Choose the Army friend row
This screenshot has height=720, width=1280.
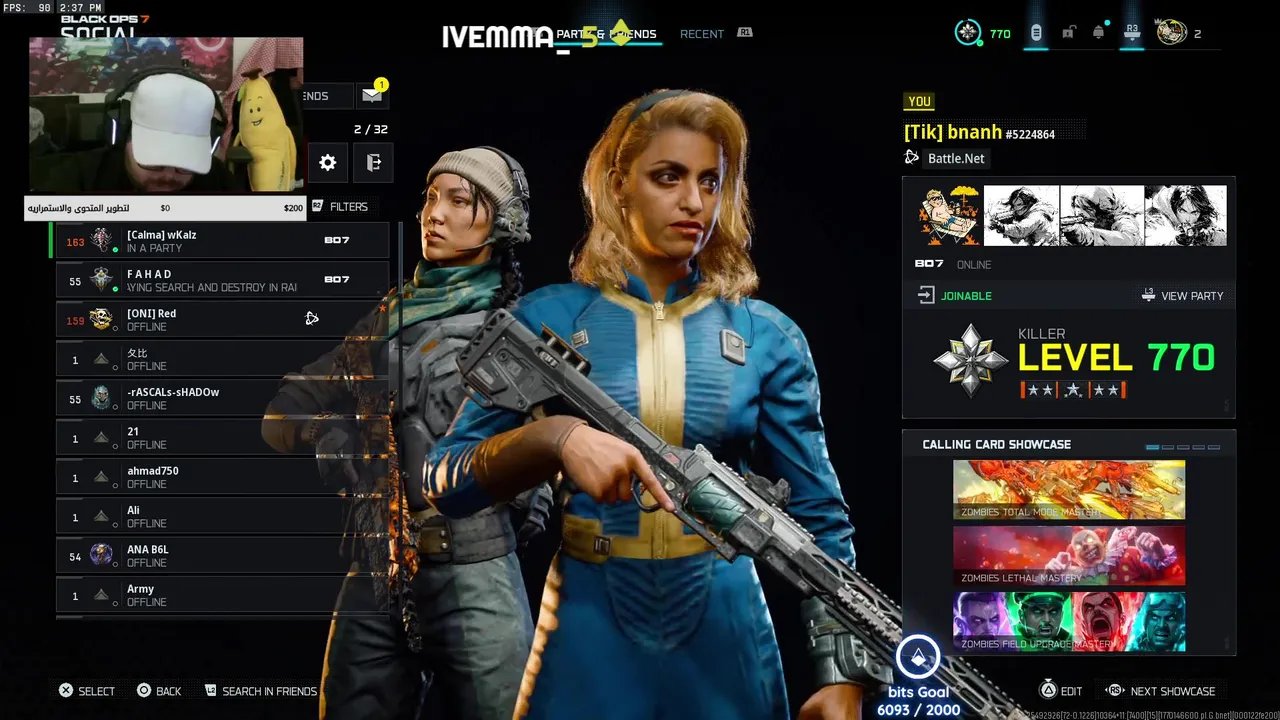click(x=222, y=595)
